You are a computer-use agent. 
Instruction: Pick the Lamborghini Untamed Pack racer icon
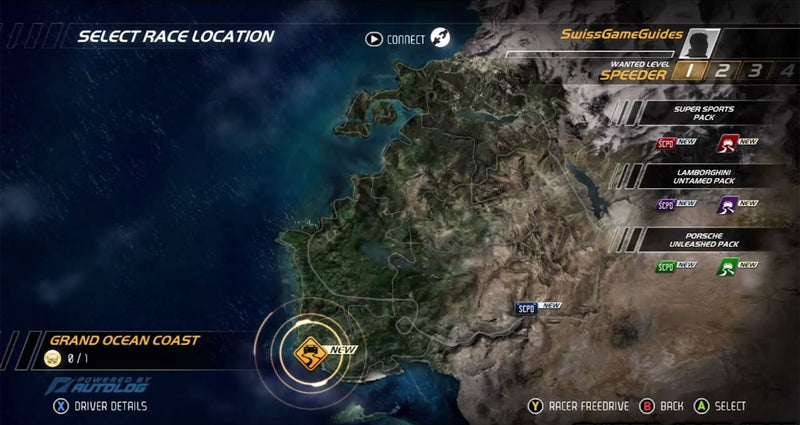pos(727,204)
